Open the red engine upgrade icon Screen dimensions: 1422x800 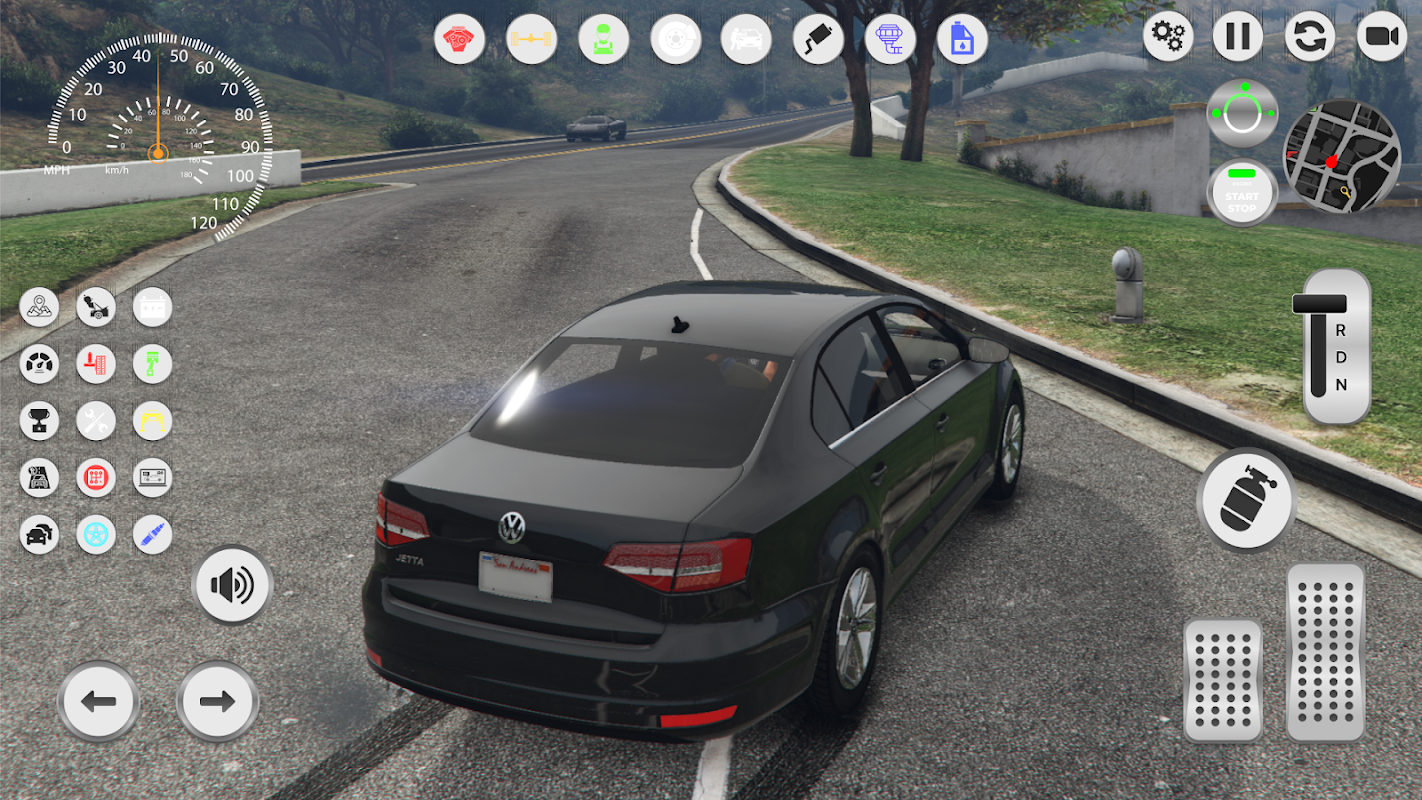click(459, 40)
